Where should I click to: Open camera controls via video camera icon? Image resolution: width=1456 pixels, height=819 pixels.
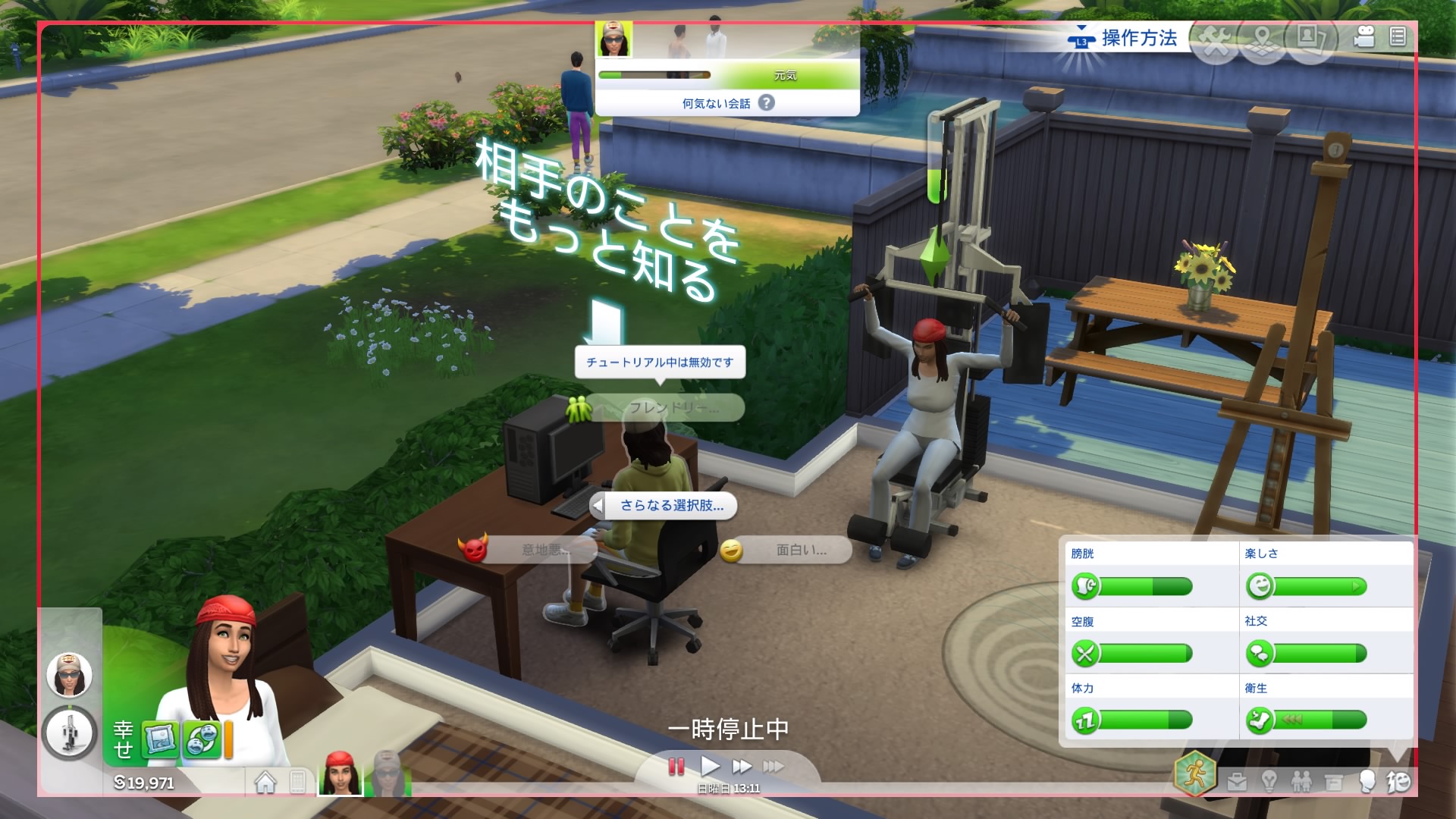[1364, 36]
